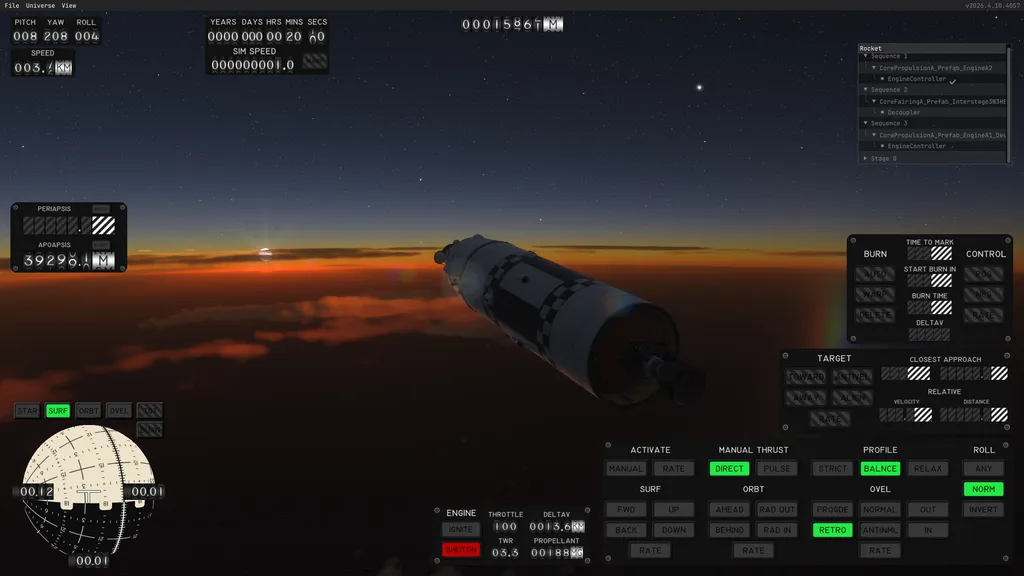
Task: Click the IGNITE engine button
Action: (461, 530)
